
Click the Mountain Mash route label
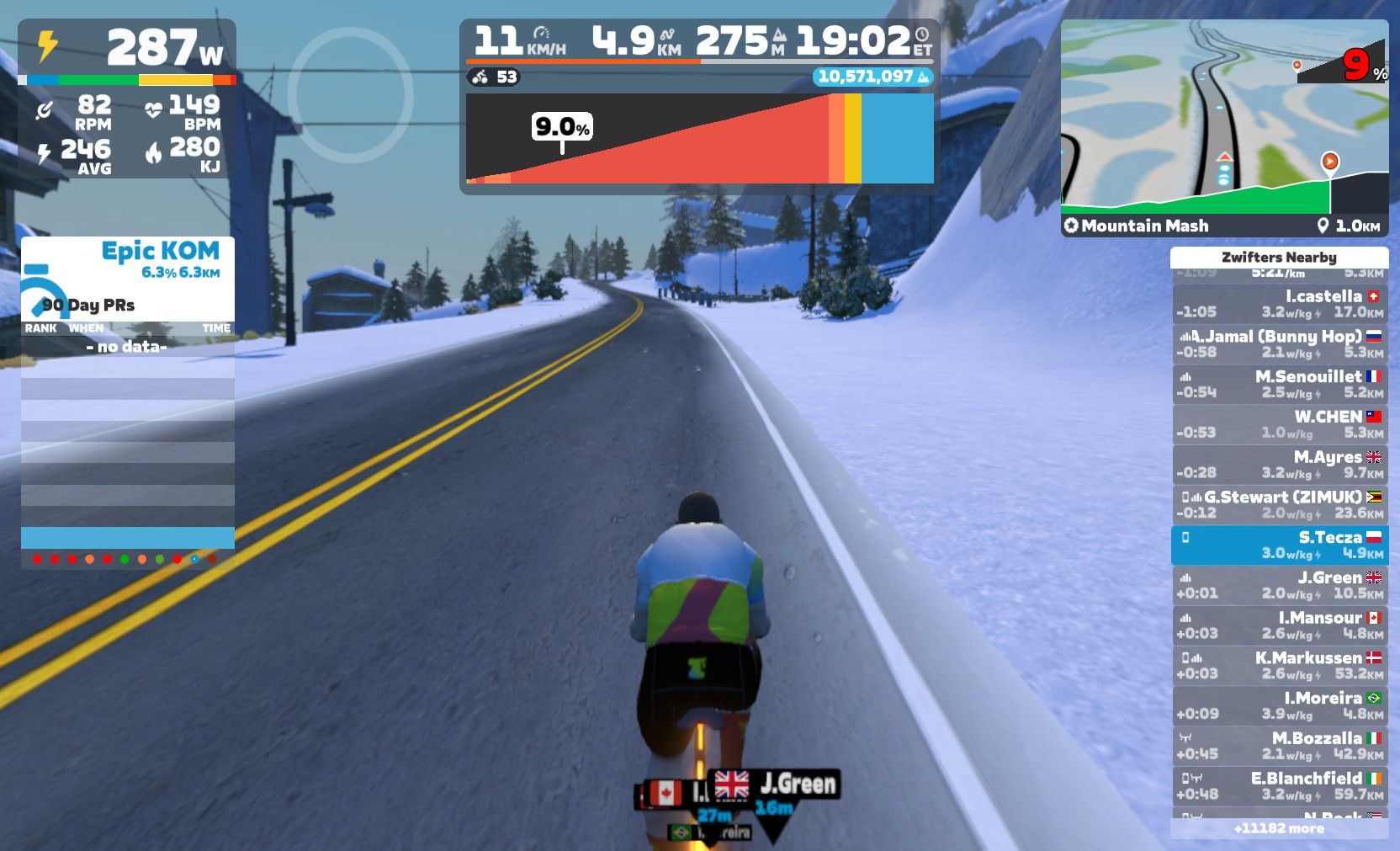click(x=1144, y=226)
